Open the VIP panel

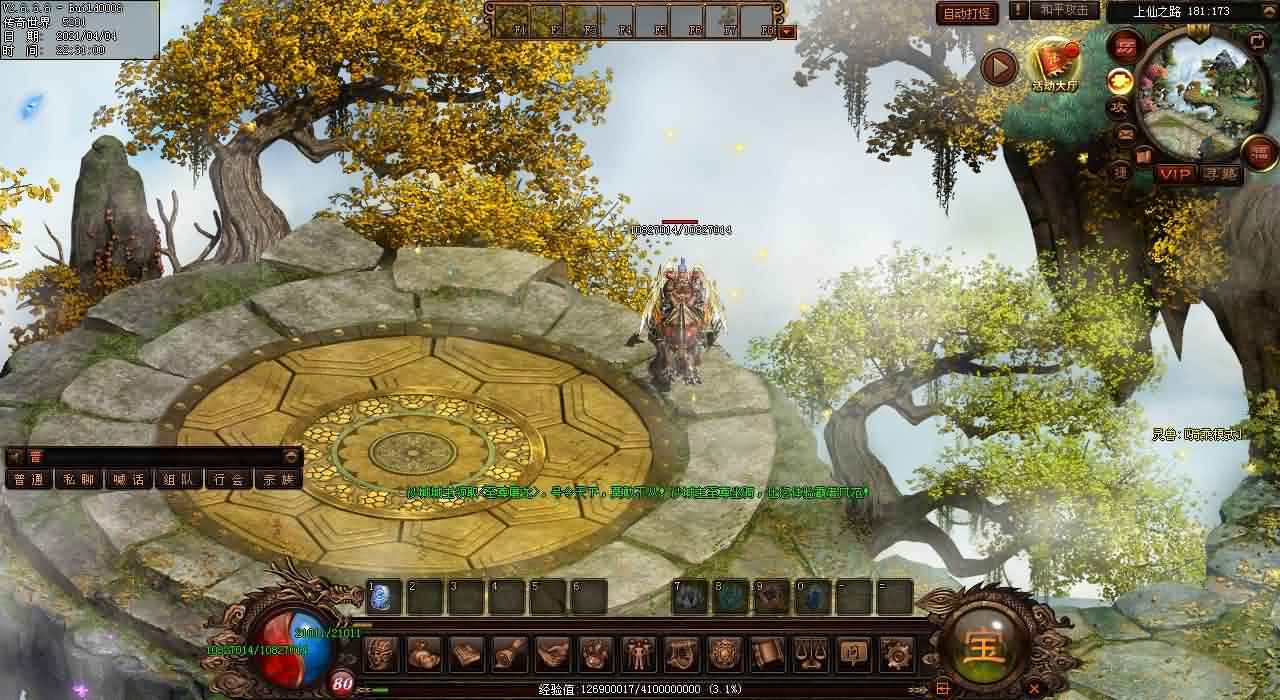1175,174
